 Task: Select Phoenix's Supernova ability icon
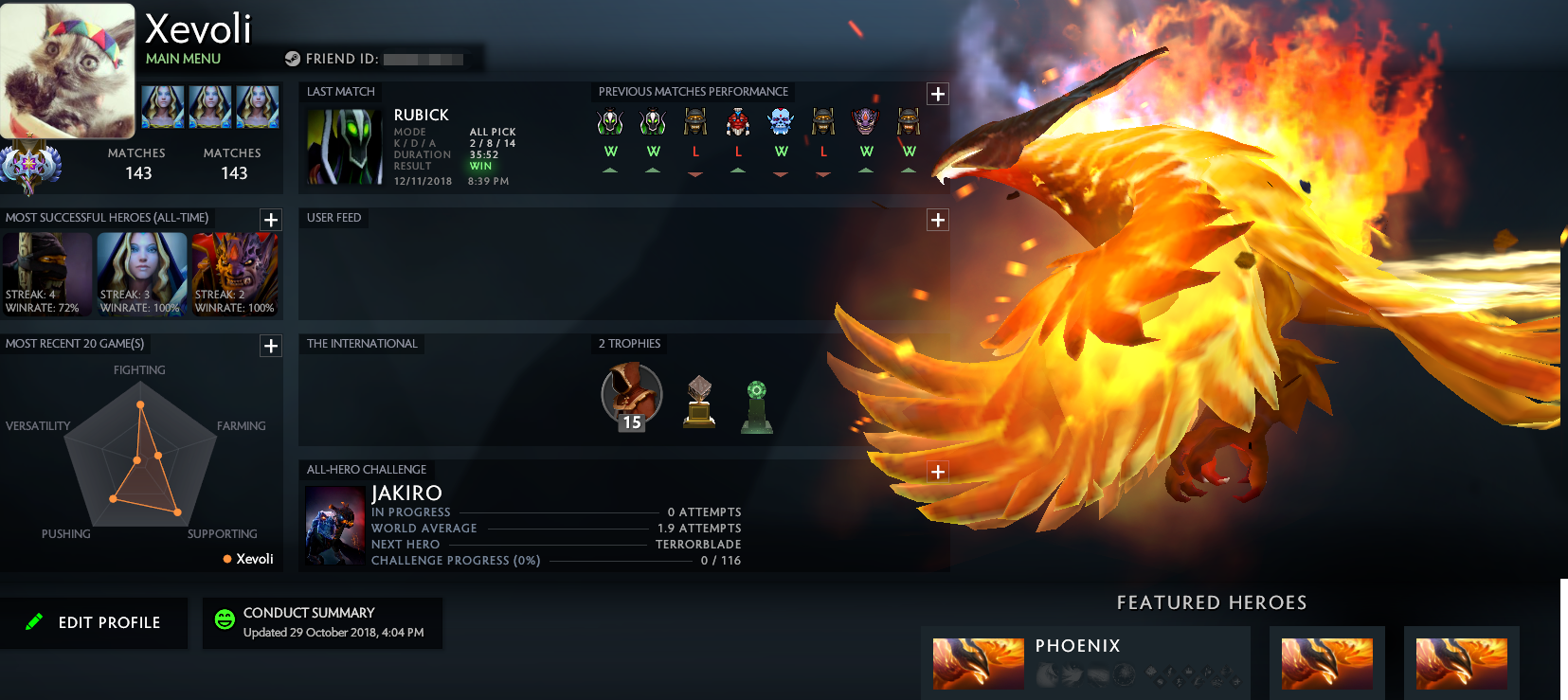(x=1124, y=674)
